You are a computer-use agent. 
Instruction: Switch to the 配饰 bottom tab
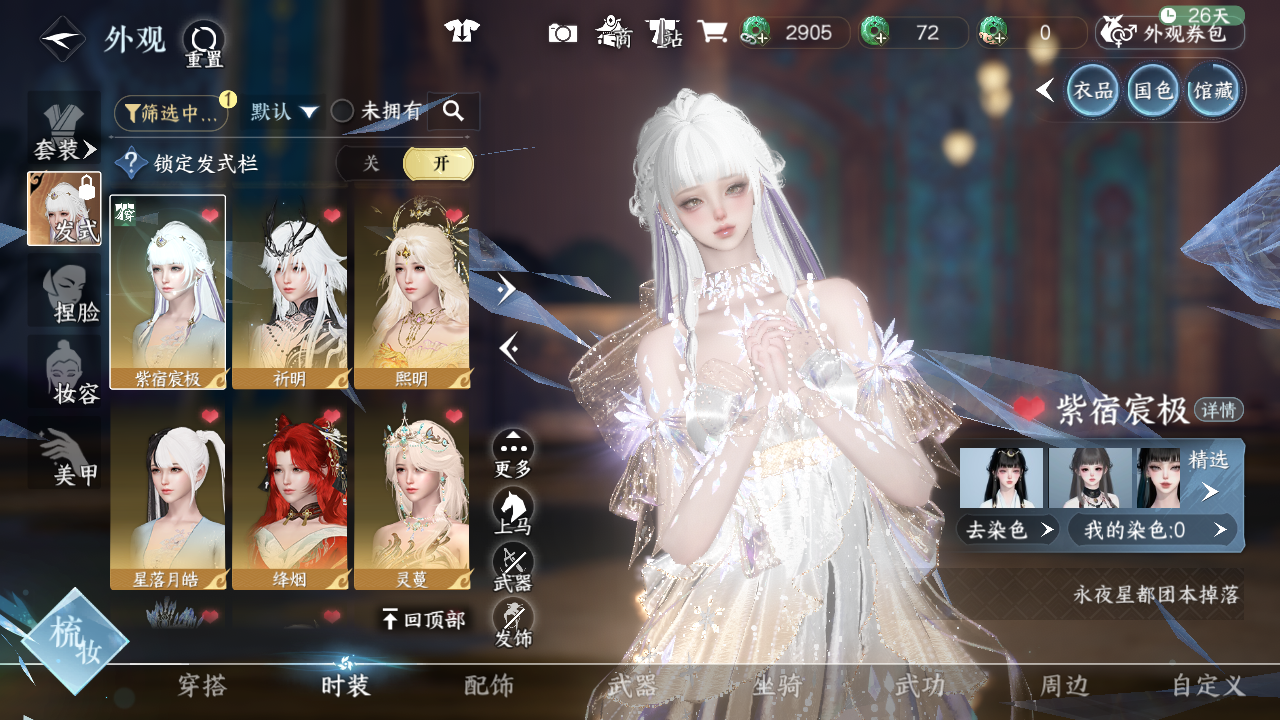(x=489, y=686)
